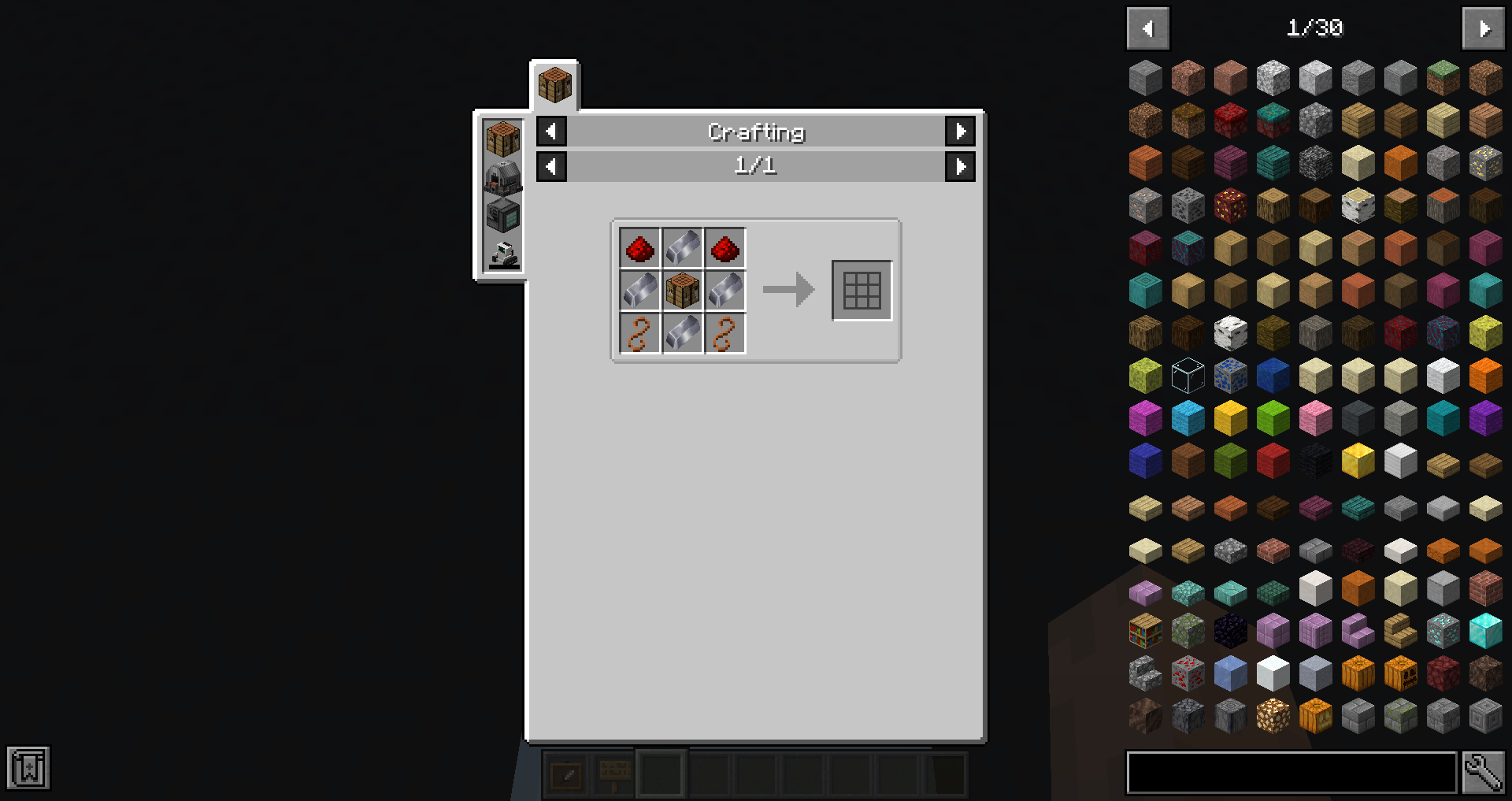Select the diamond ore block in item list
Viewport: 1512px width, 801px height.
click(x=1443, y=630)
